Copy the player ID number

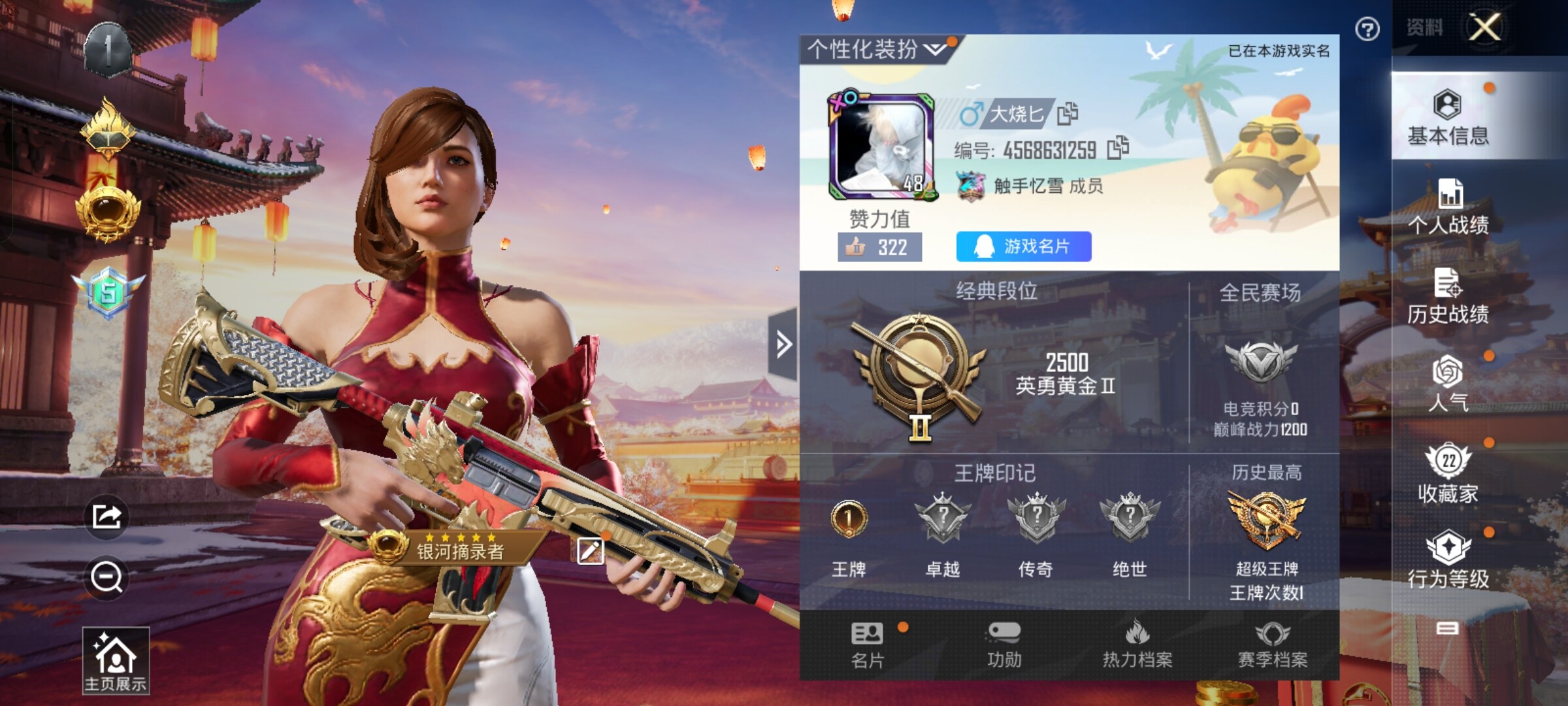tap(1118, 148)
